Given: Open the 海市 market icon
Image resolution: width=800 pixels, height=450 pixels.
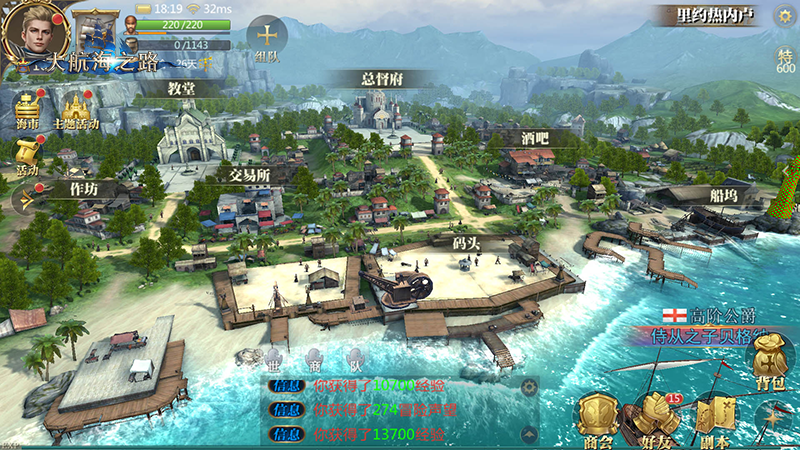Looking at the screenshot, I should click(28, 108).
